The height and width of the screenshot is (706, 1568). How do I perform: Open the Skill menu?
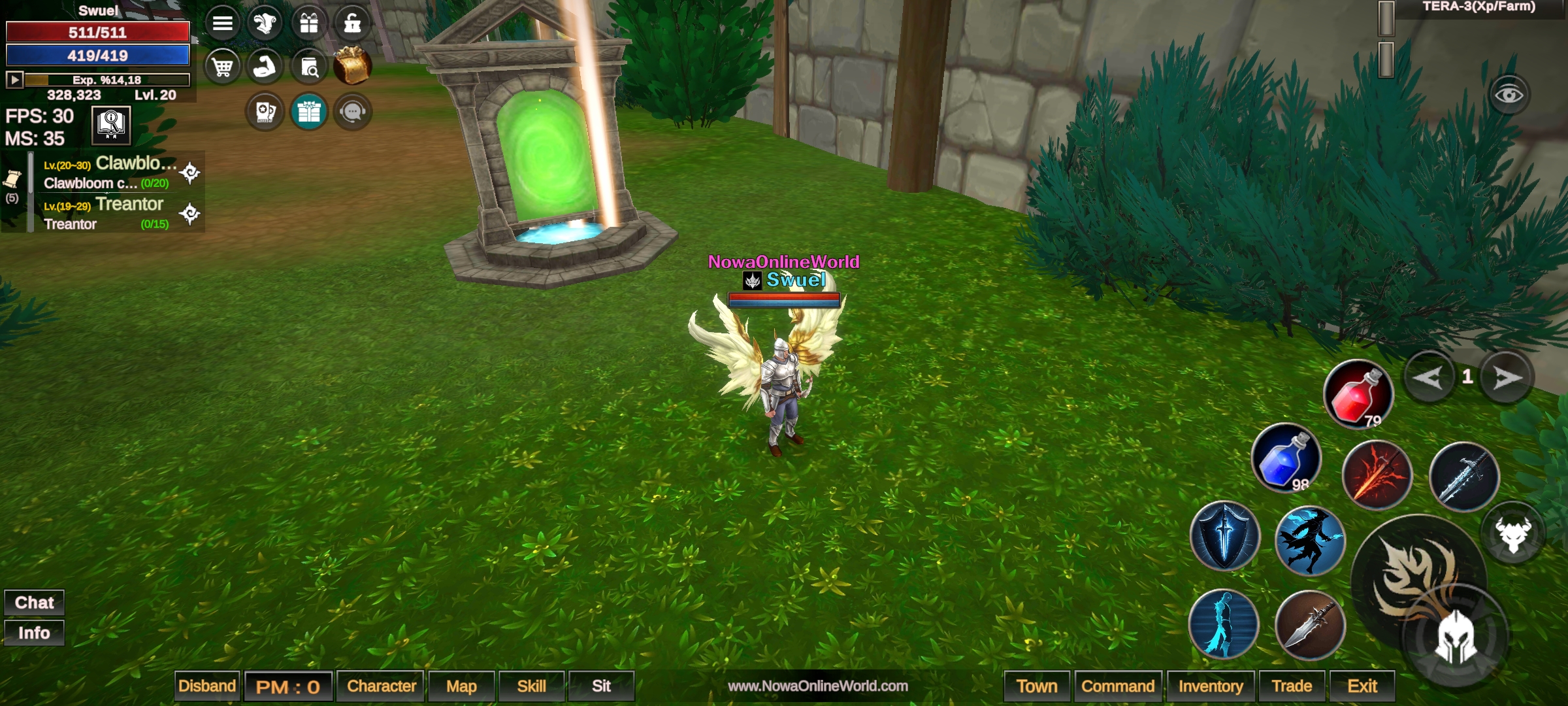tap(531, 686)
